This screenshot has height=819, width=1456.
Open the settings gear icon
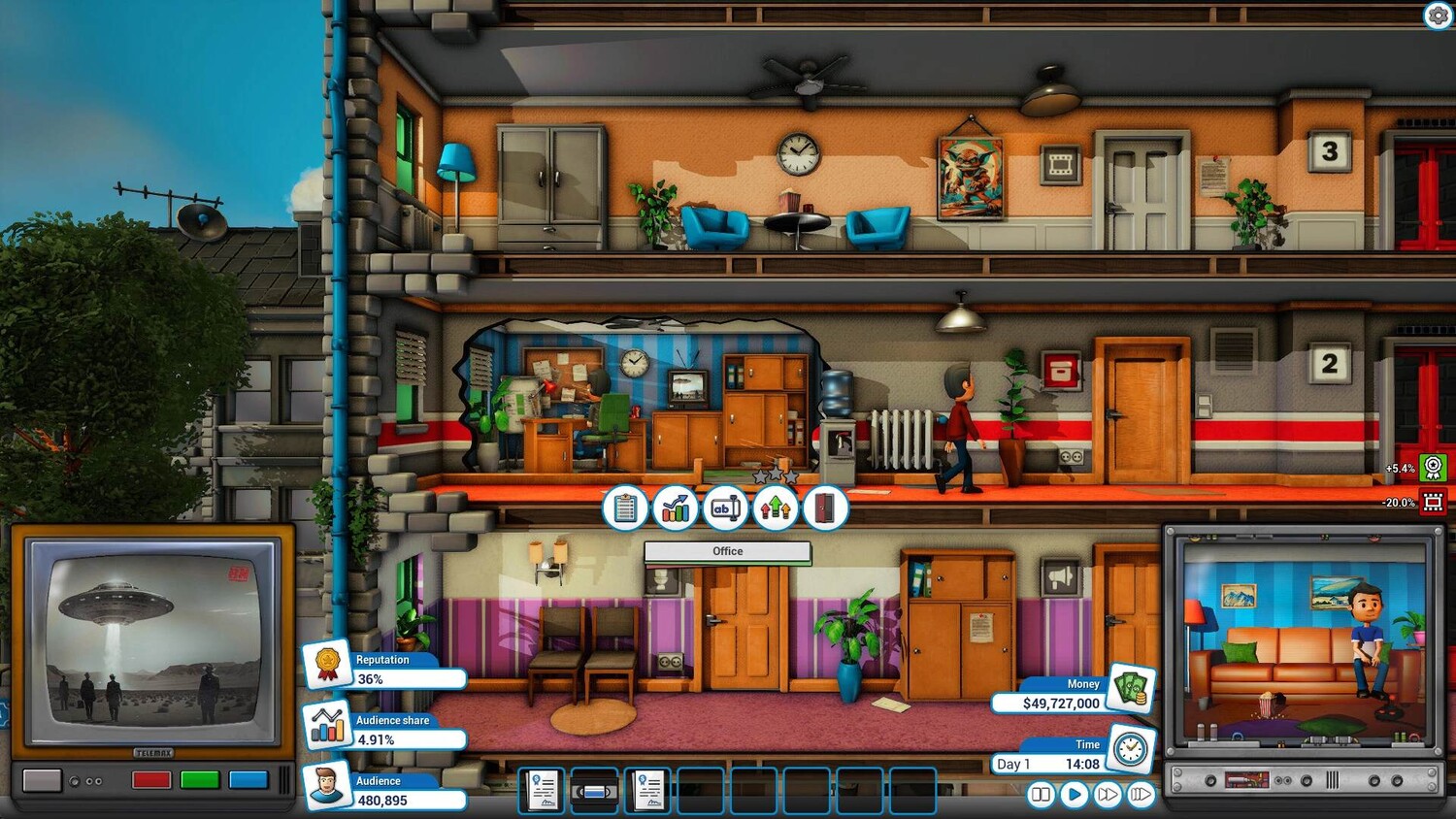pyautogui.click(x=1439, y=16)
